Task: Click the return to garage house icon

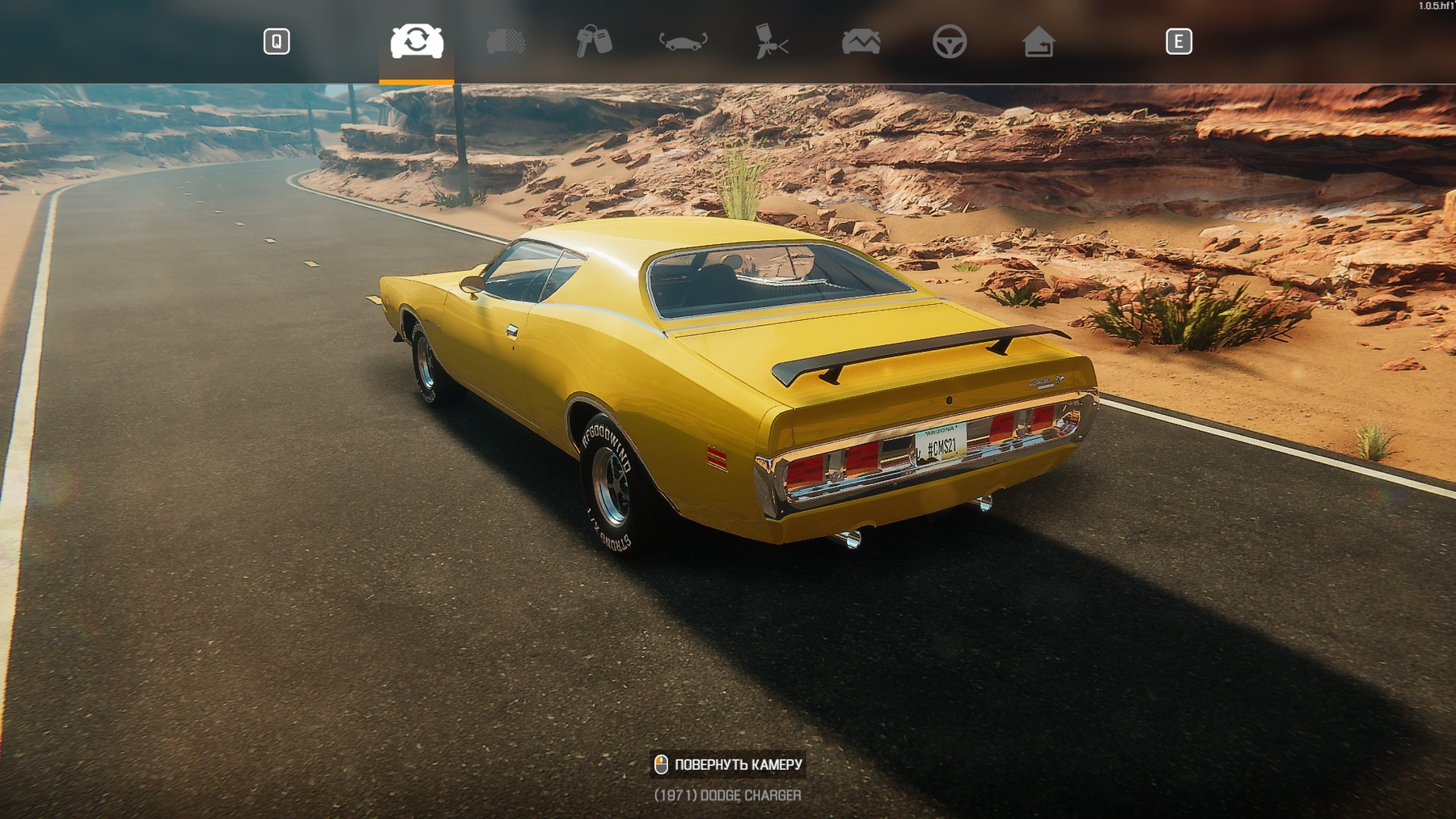Action: click(1038, 41)
